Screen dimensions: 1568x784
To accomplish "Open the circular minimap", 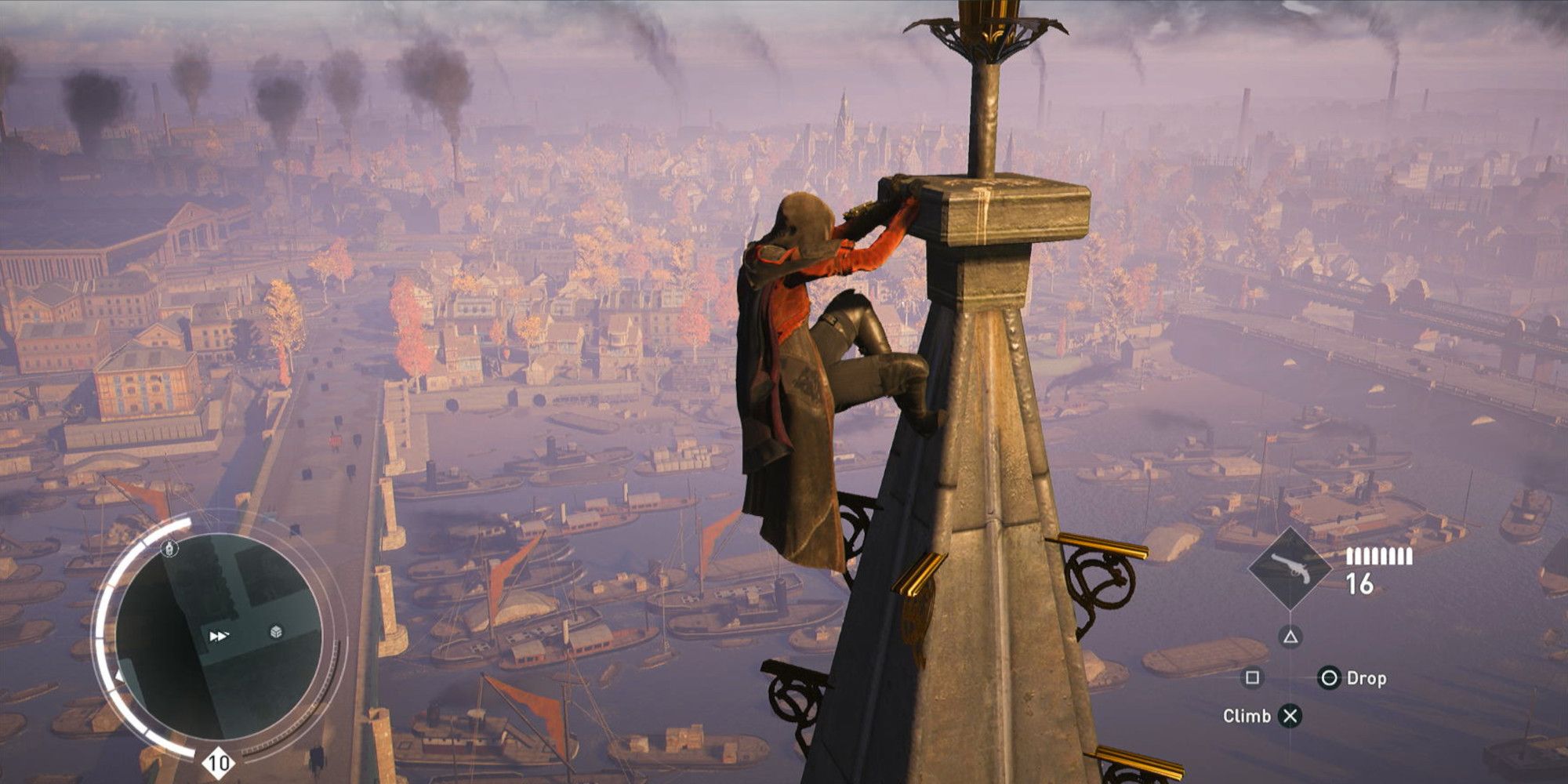I will point(219,635).
